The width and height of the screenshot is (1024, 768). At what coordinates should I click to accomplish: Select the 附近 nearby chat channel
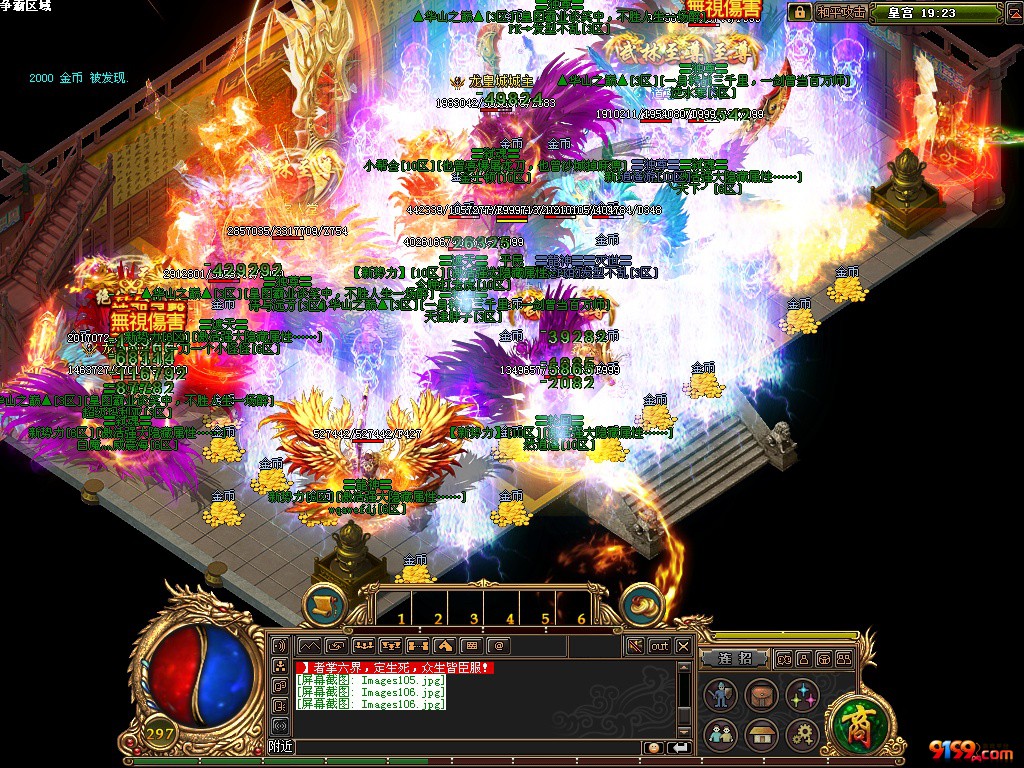pos(281,747)
